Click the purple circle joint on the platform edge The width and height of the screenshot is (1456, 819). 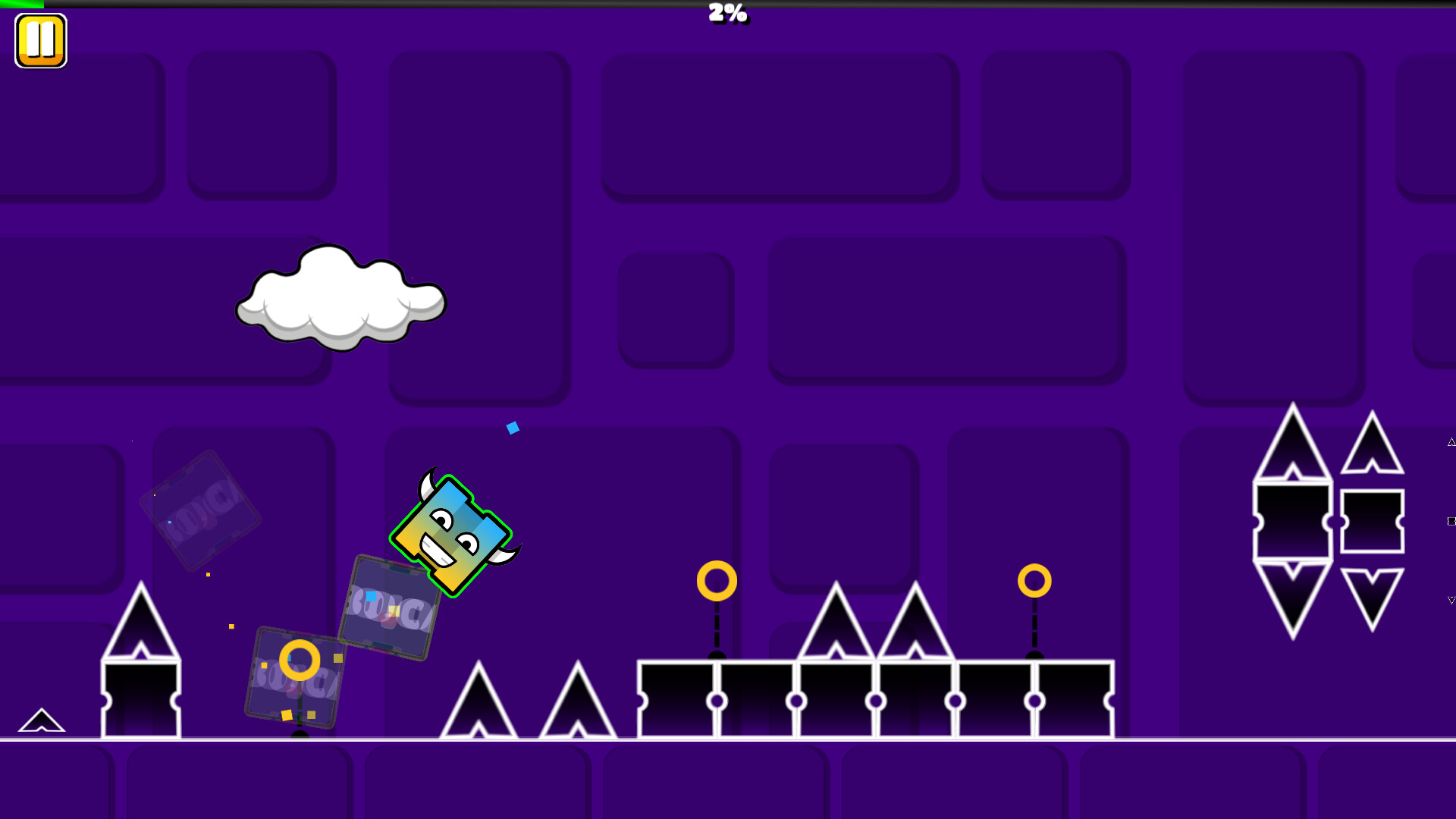point(717,701)
